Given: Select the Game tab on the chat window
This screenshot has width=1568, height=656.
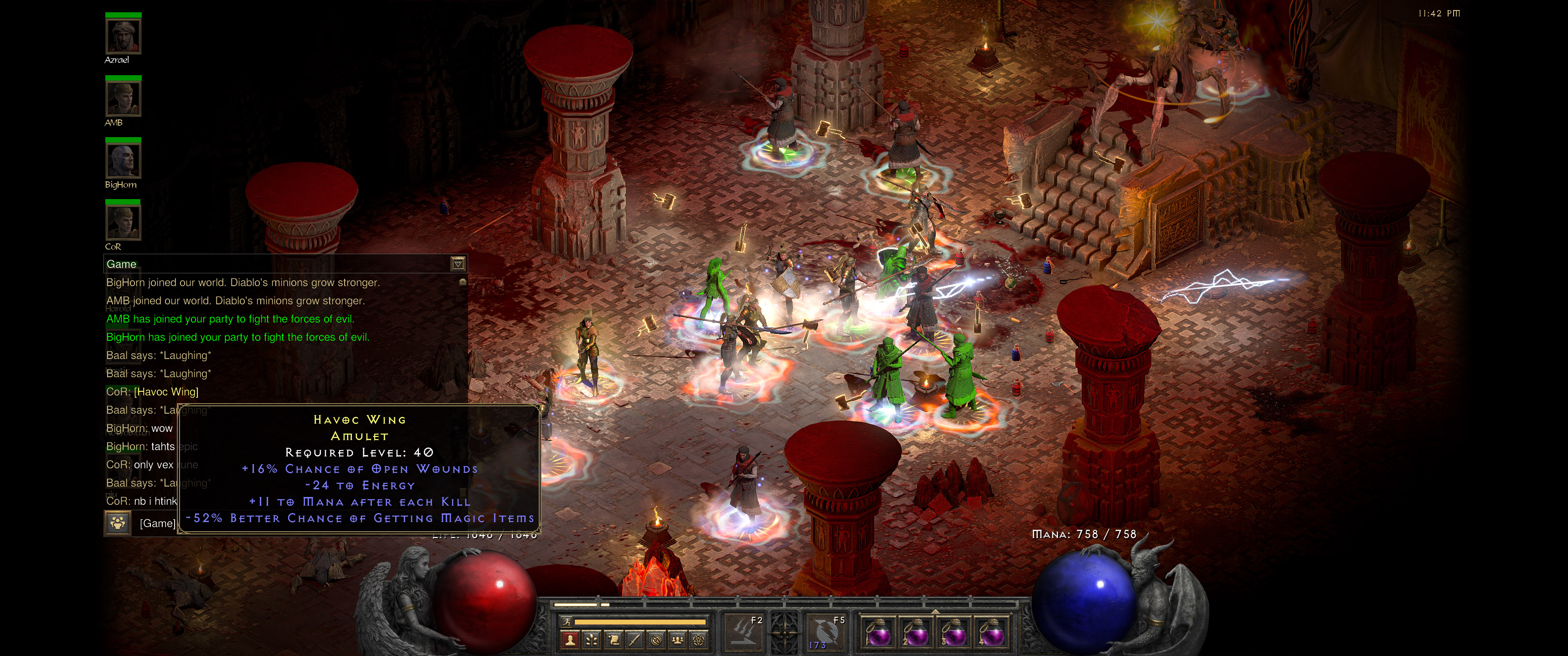Looking at the screenshot, I should 122,264.
